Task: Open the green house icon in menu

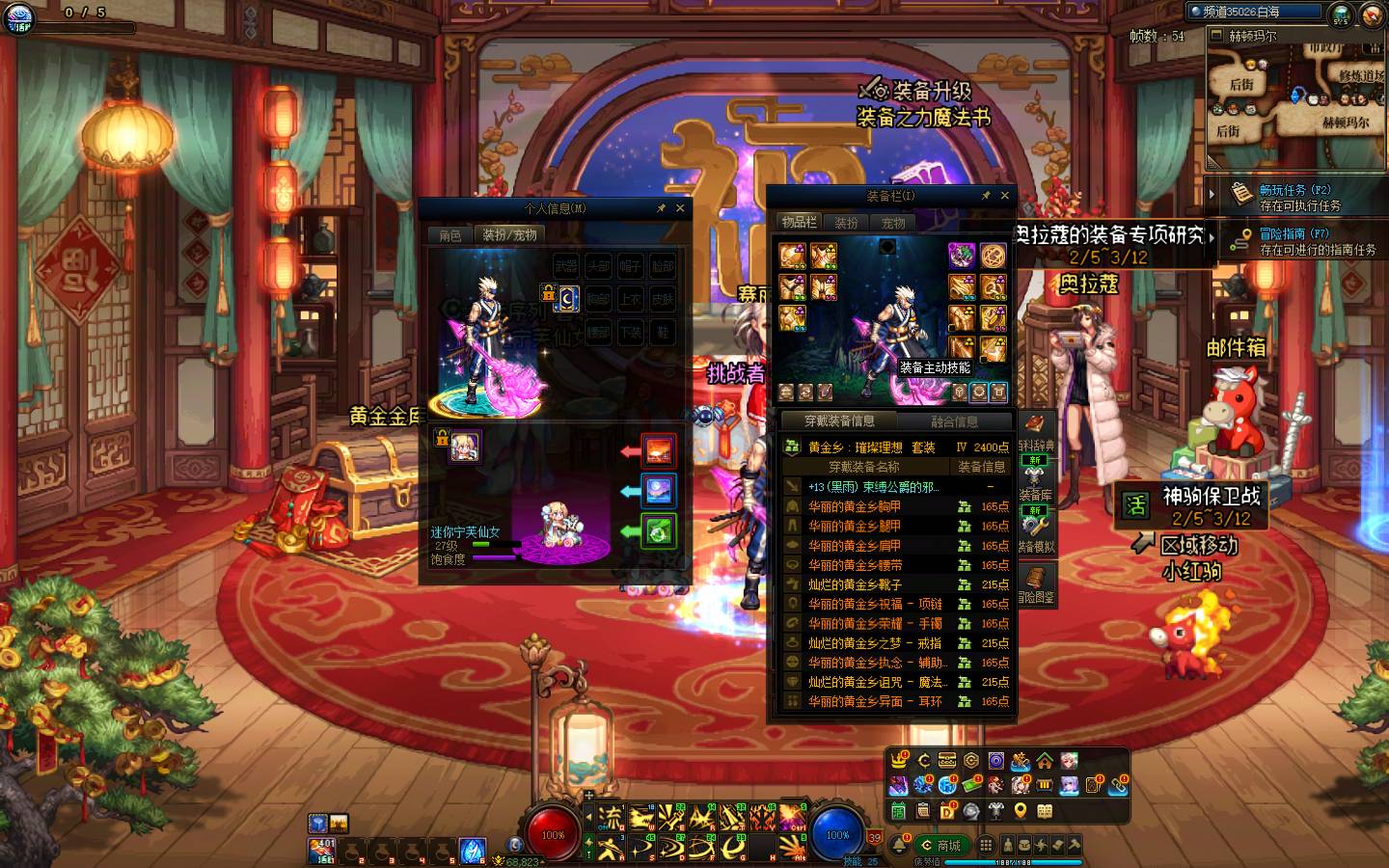Action: click(x=1045, y=762)
